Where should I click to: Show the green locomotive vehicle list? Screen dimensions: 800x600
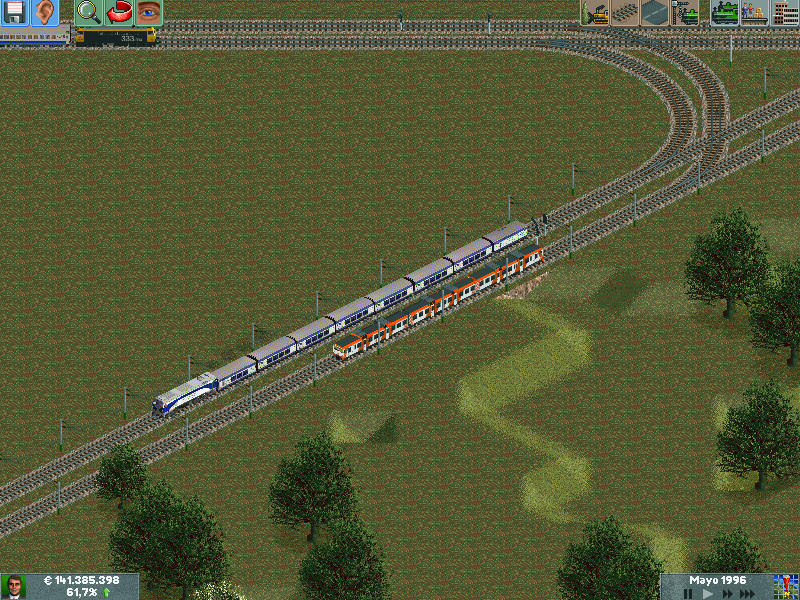click(724, 13)
